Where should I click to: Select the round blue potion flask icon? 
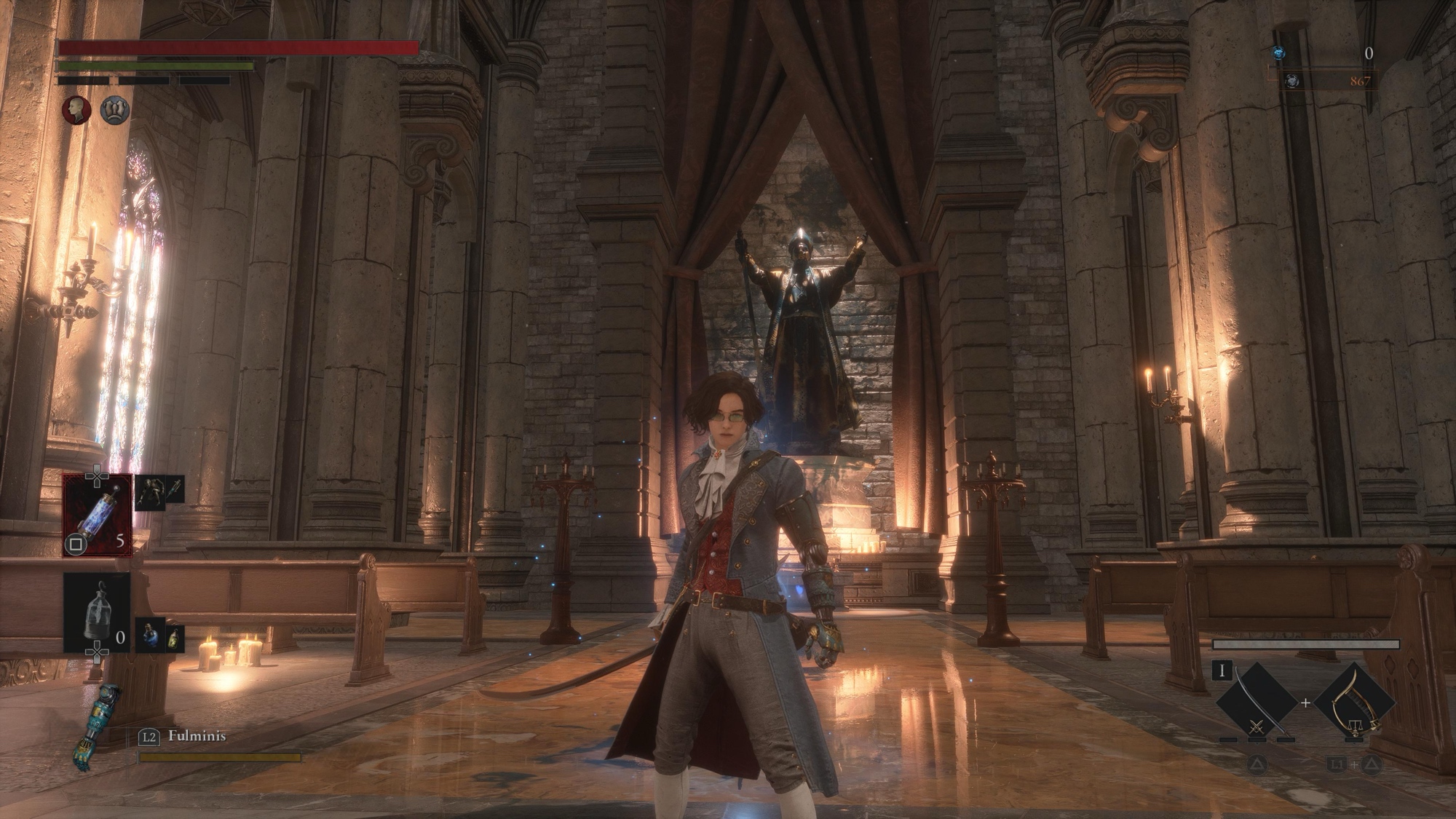tap(150, 635)
